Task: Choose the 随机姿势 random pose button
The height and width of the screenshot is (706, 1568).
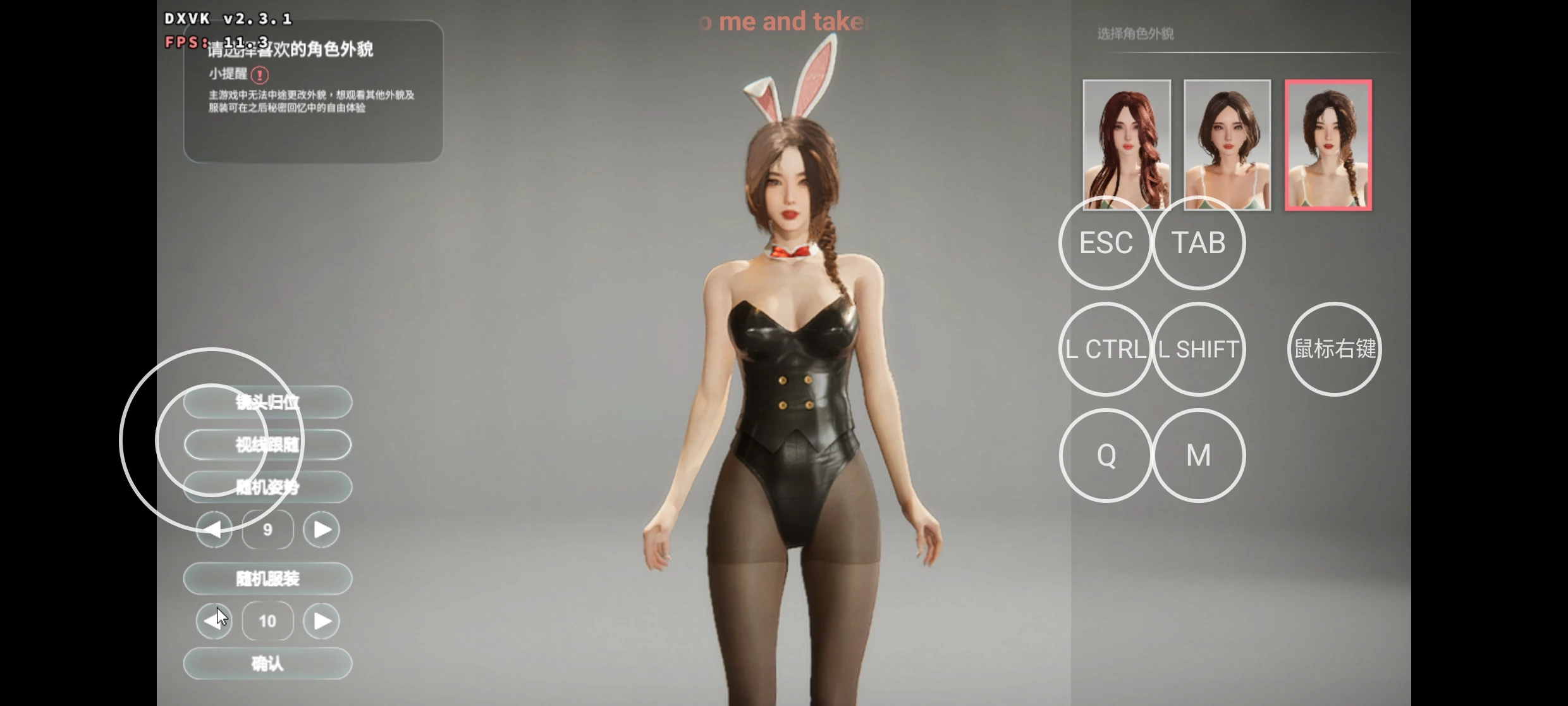Action: coord(267,487)
